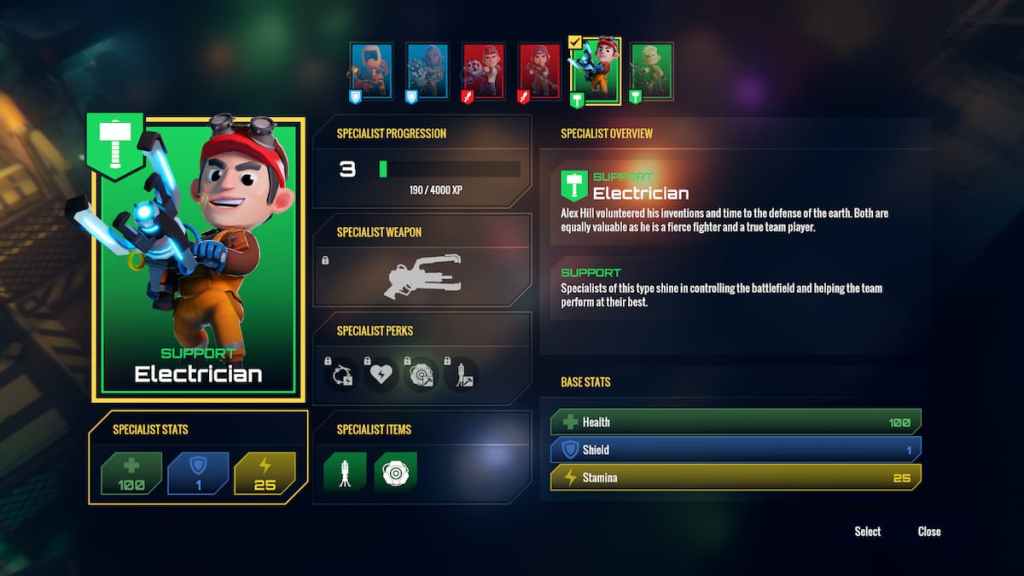Choose the checkmarked Electrician portrait thumbnail
This screenshot has height=576, width=1024.
coord(594,70)
